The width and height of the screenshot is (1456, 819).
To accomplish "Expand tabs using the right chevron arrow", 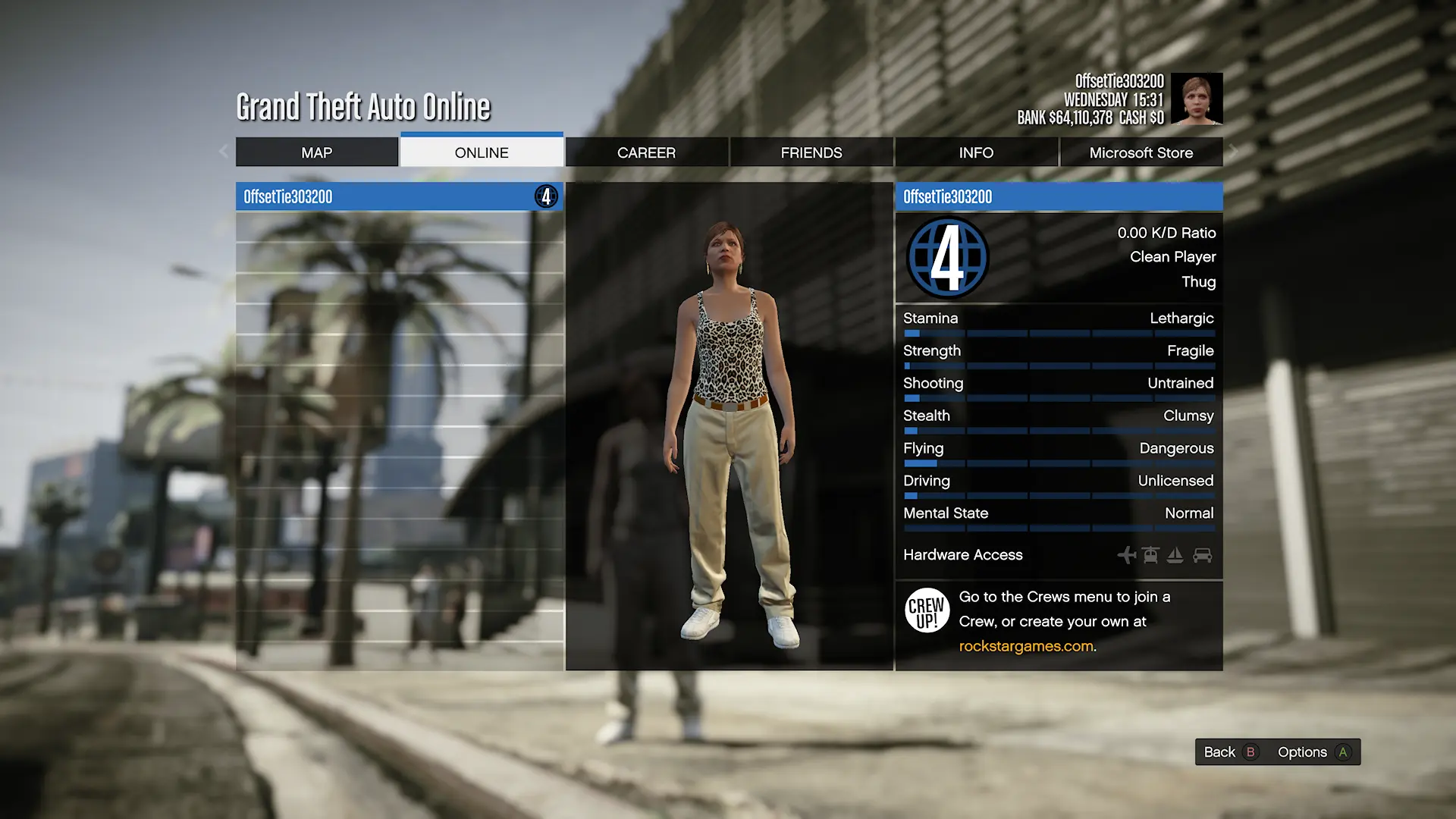I will pyautogui.click(x=1234, y=151).
